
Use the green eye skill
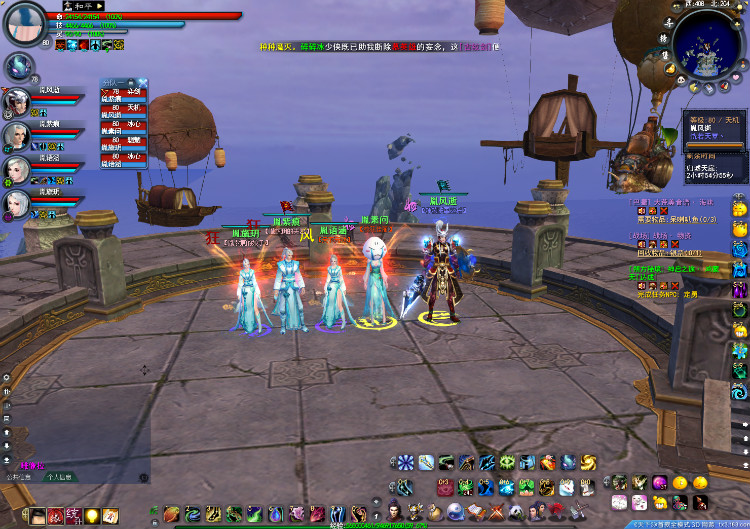(506, 462)
